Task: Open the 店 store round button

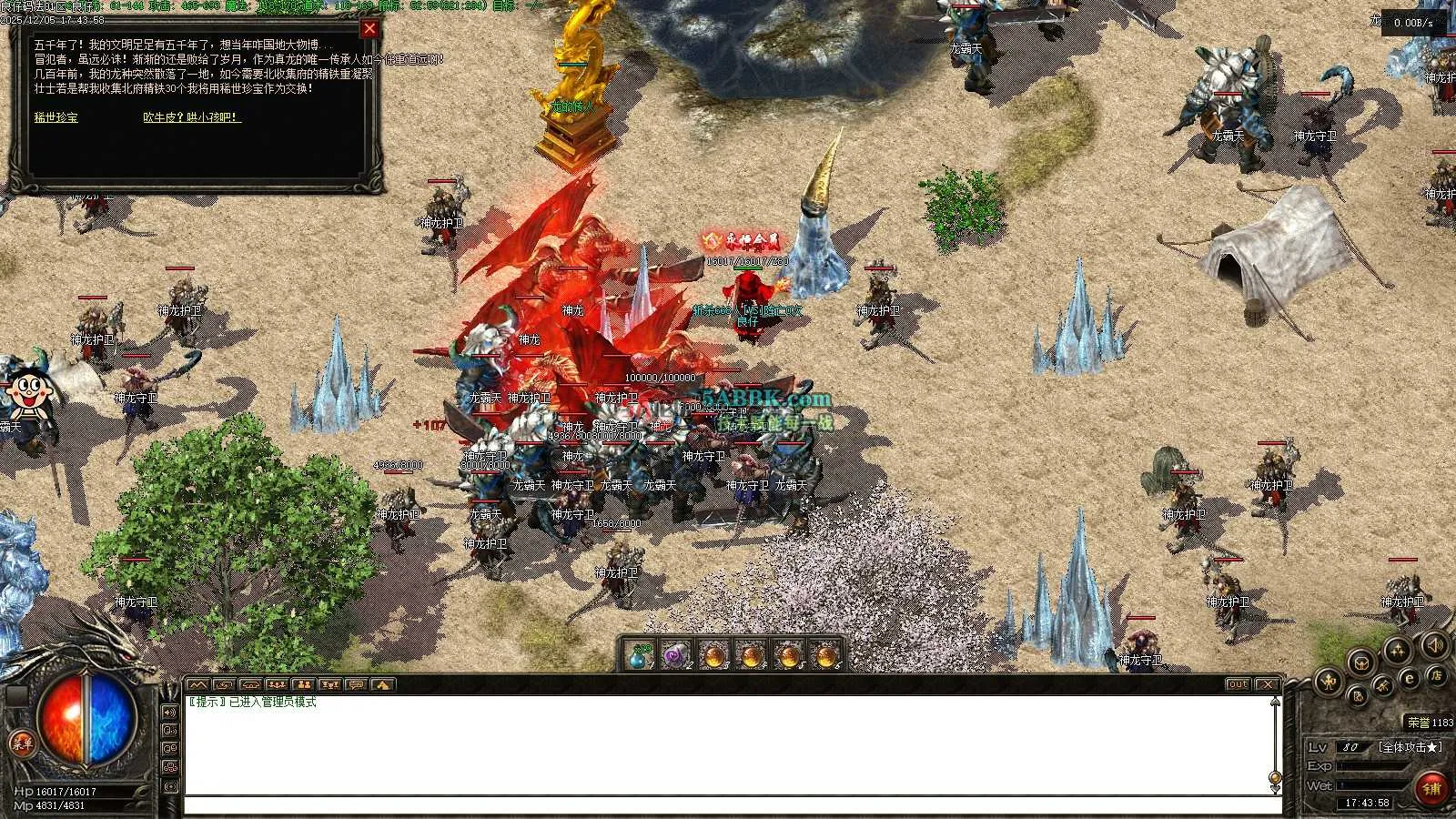Action: click(x=1437, y=675)
